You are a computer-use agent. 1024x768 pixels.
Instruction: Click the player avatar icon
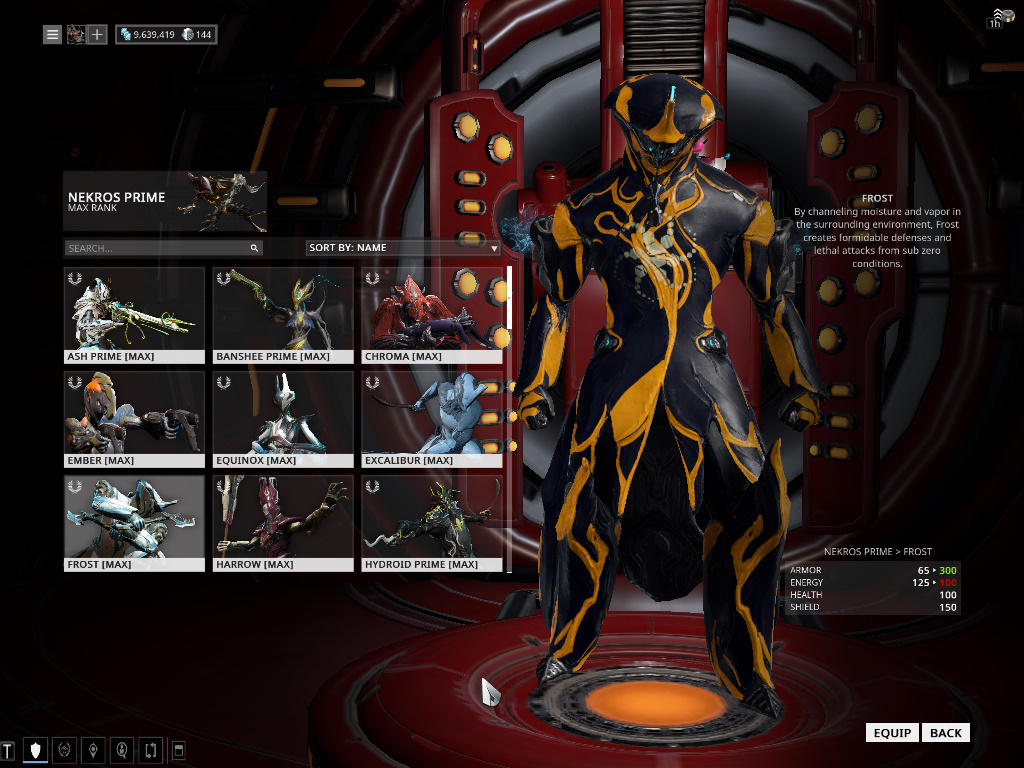point(75,35)
